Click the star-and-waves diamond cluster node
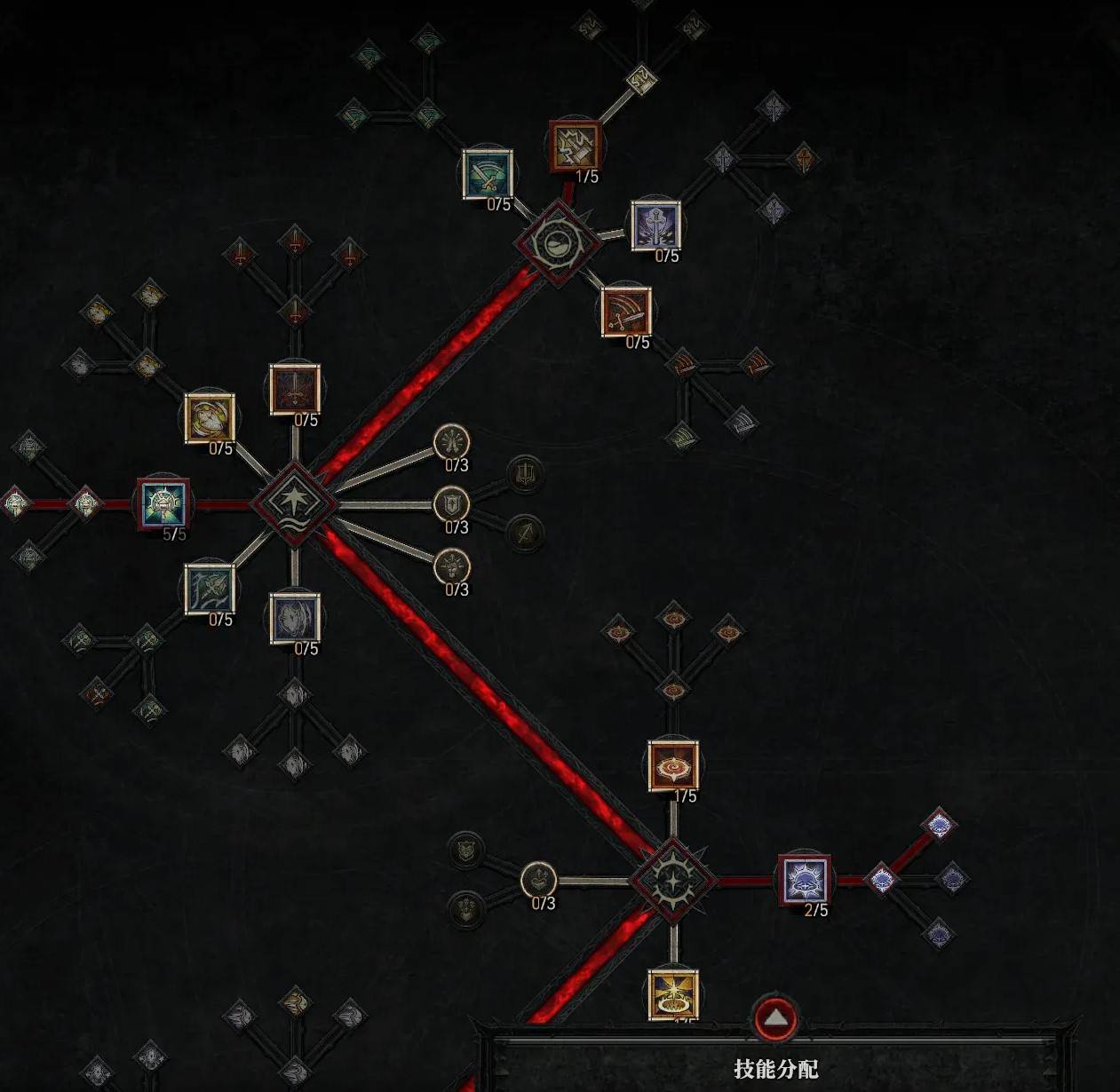Viewport: 1120px width, 1092px height. click(294, 504)
